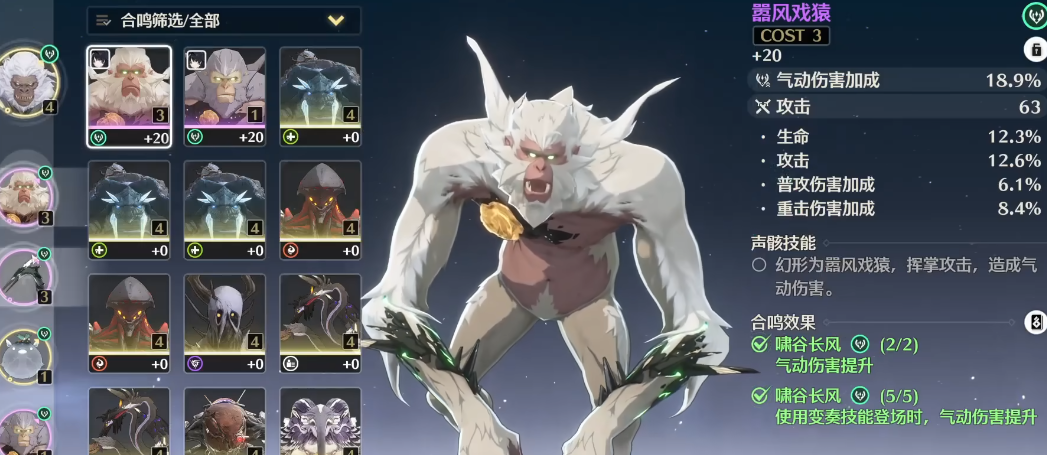Click the green sonata emblem beside echo name
Image resolution: width=1047 pixels, height=455 pixels.
tap(1033, 15)
